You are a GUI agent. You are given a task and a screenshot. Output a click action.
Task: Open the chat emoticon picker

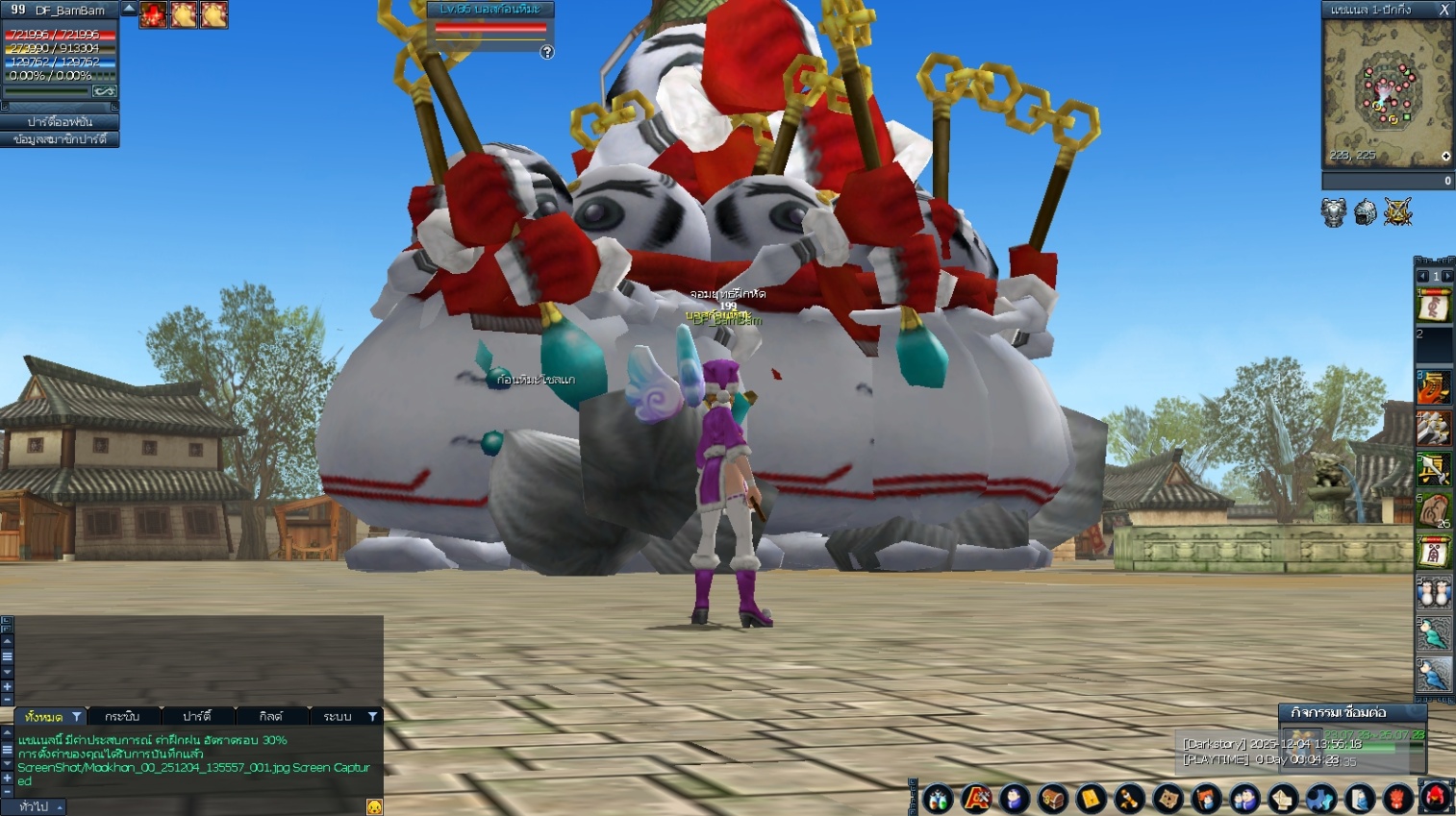pyautogui.click(x=374, y=806)
